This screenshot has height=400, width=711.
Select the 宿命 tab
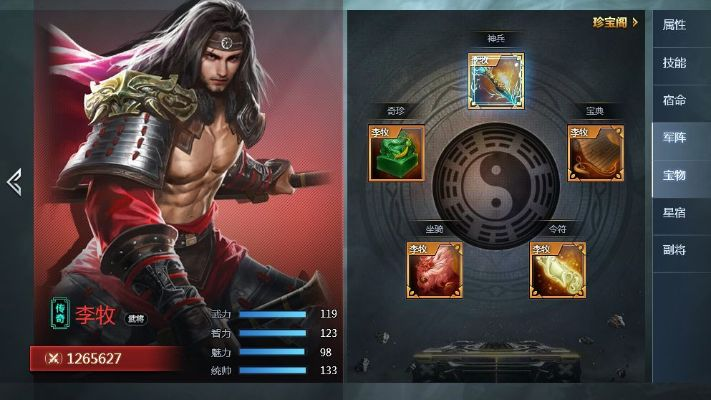tap(674, 100)
